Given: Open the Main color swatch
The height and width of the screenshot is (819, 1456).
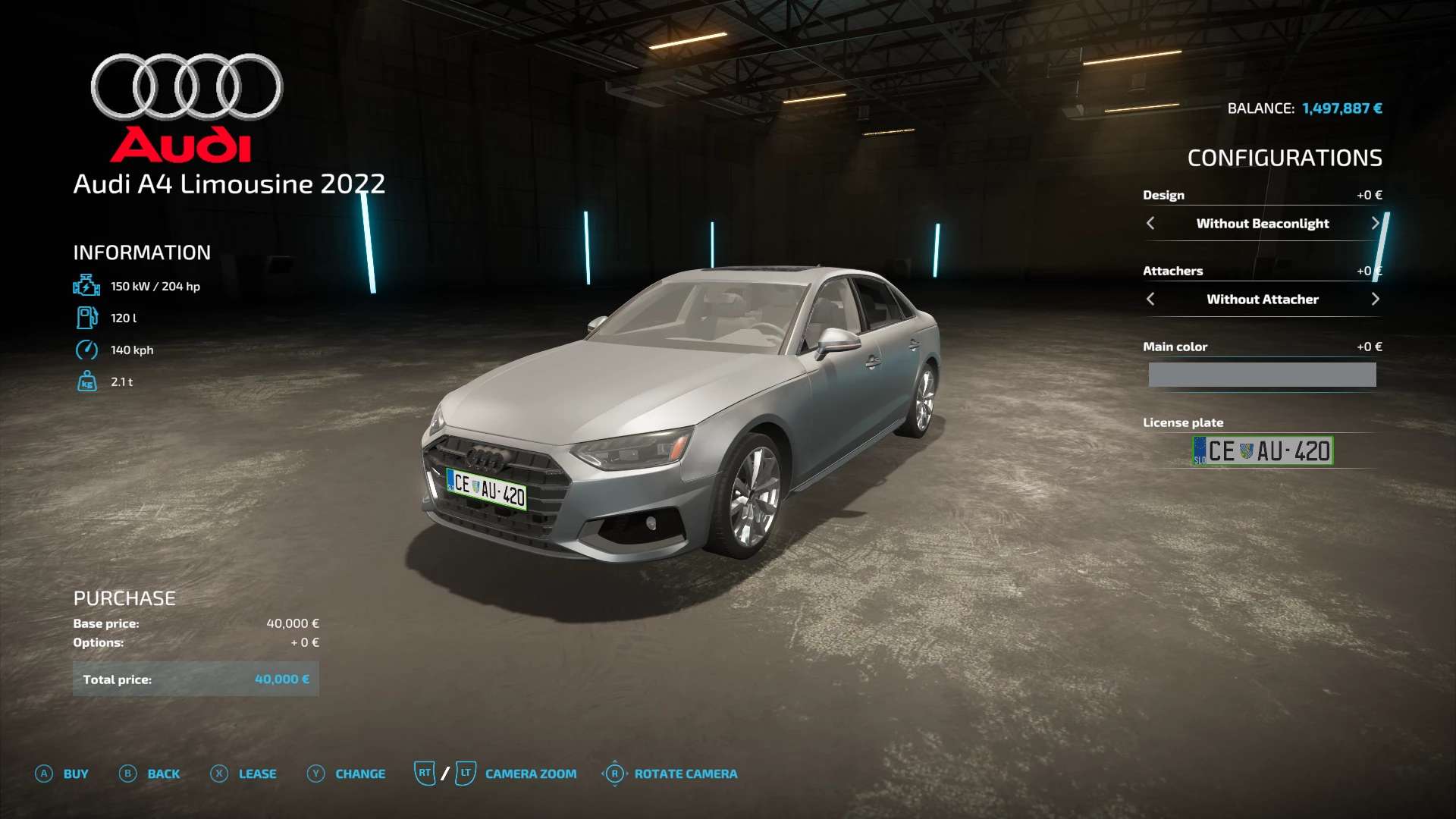Looking at the screenshot, I should point(1262,375).
